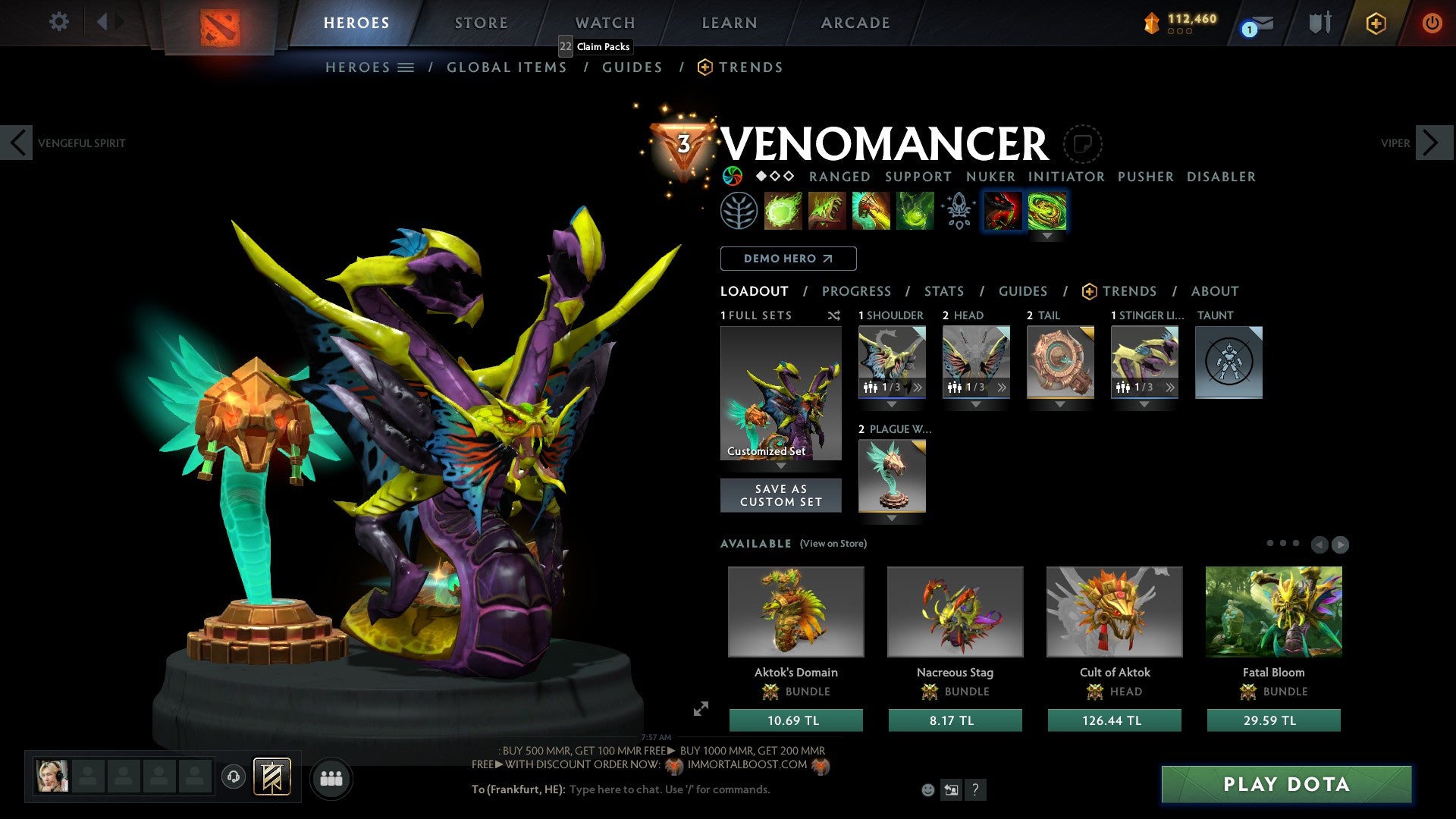Open the settings gear icon

coord(58,23)
